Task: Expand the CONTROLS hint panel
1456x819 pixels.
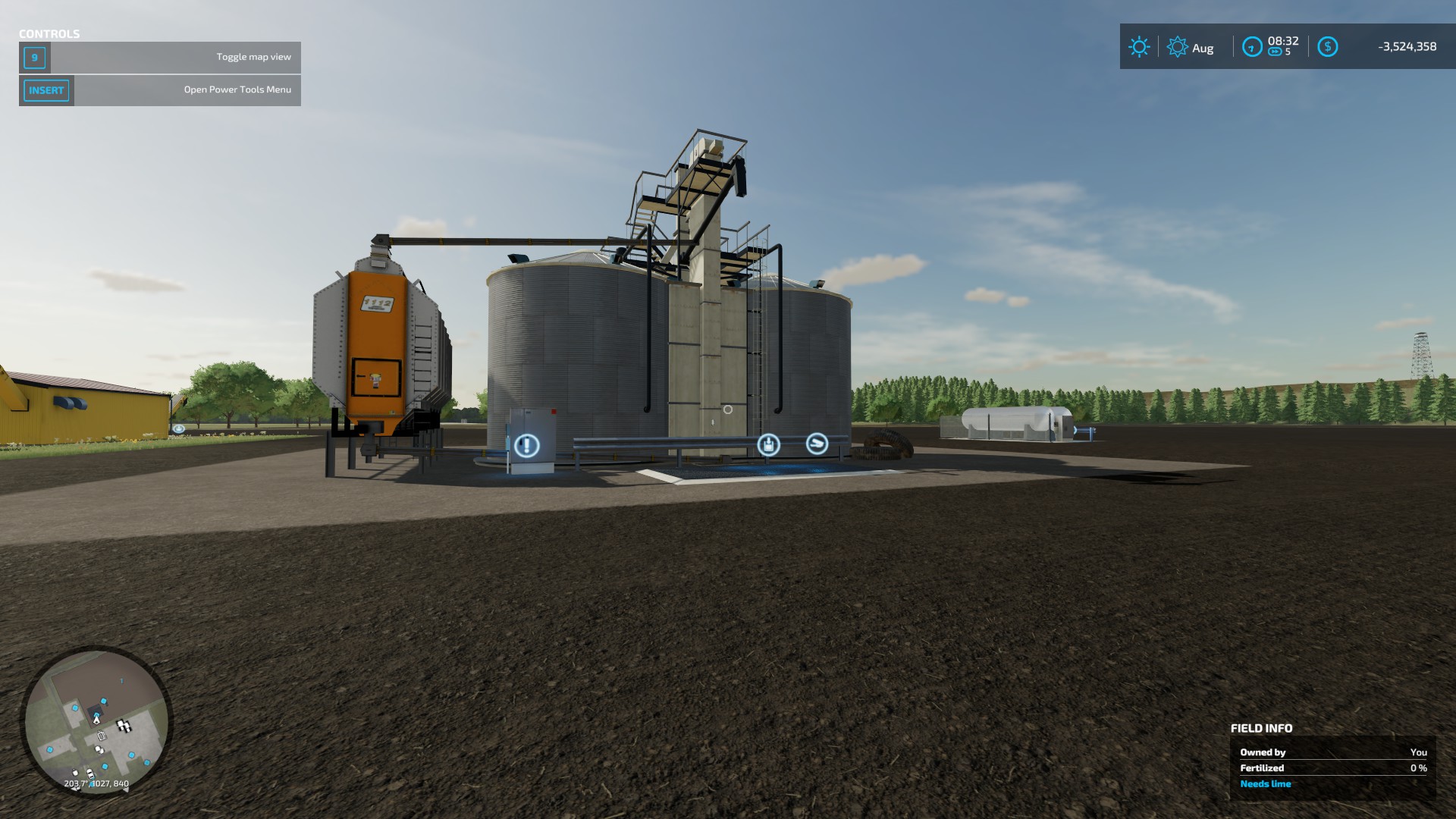Action: click(x=49, y=33)
